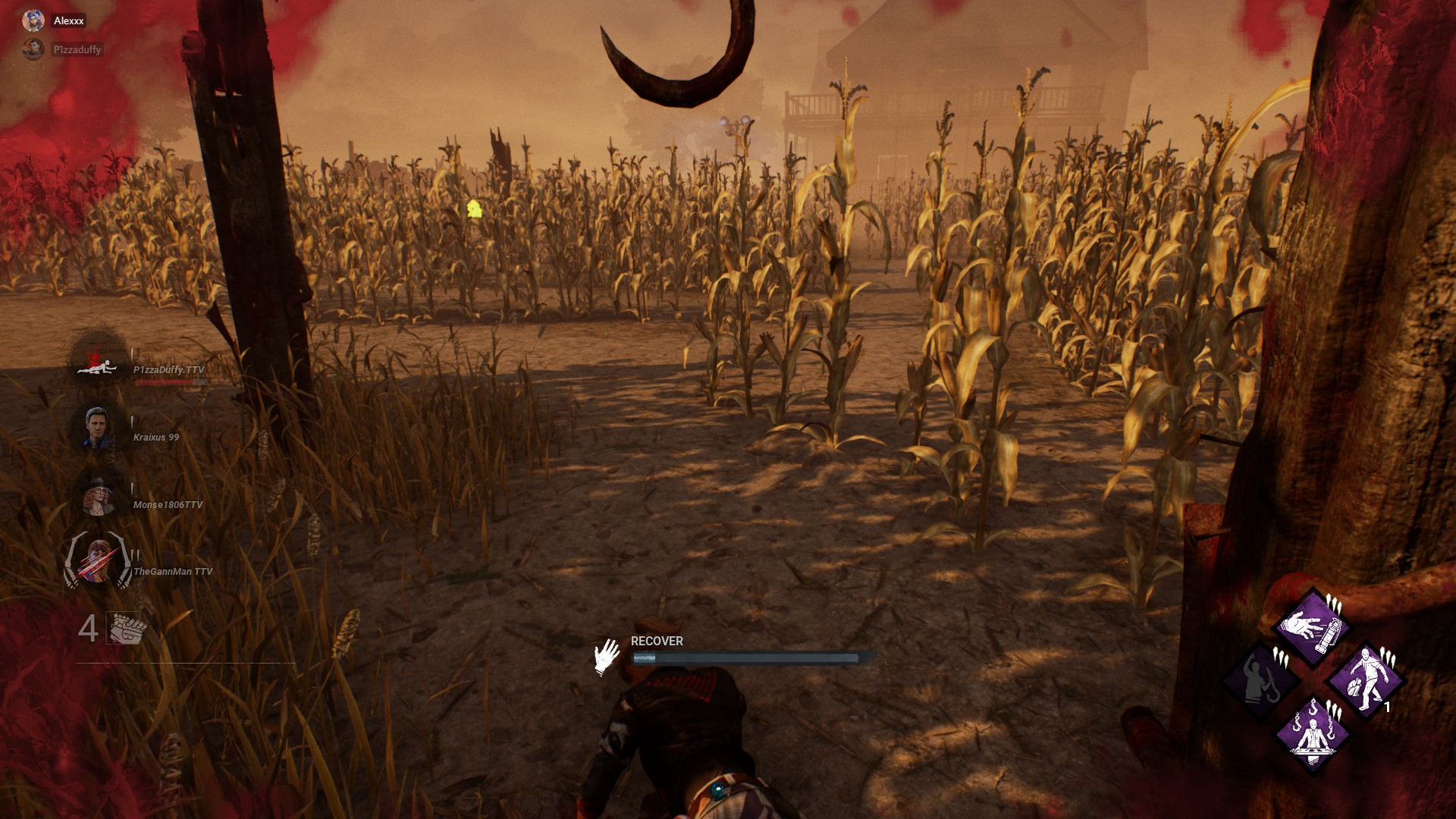Click the P1zzaDuffy.TTV name label
The image size is (1456, 819).
tap(168, 370)
